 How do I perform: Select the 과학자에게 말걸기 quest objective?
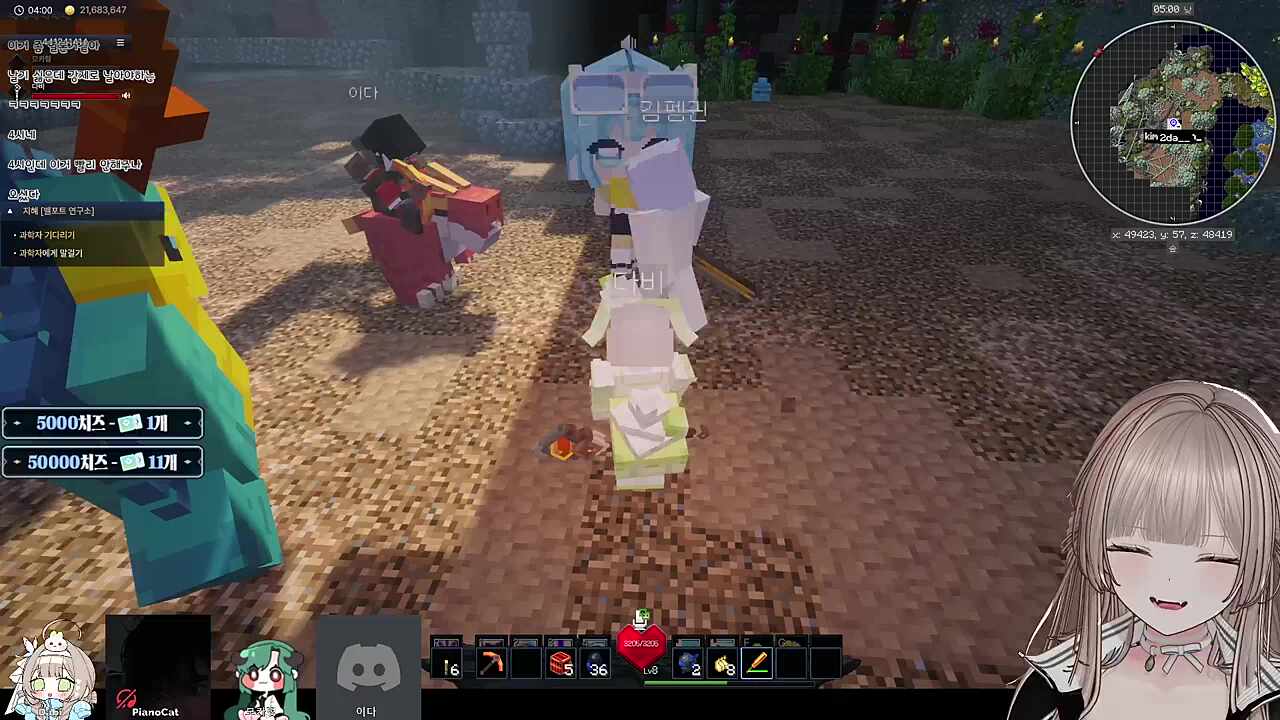tap(50, 253)
